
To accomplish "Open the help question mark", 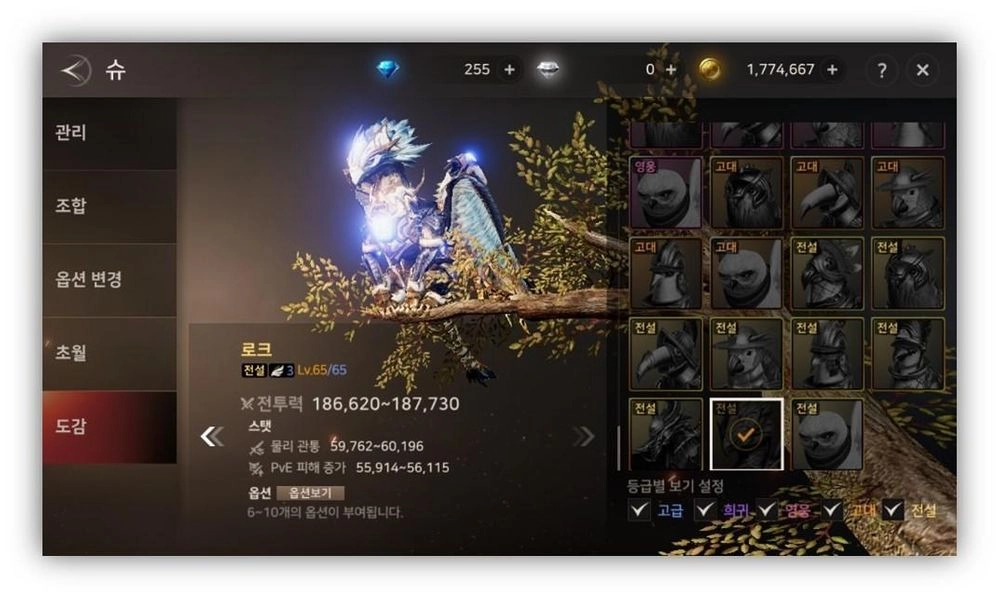I will point(881,70).
